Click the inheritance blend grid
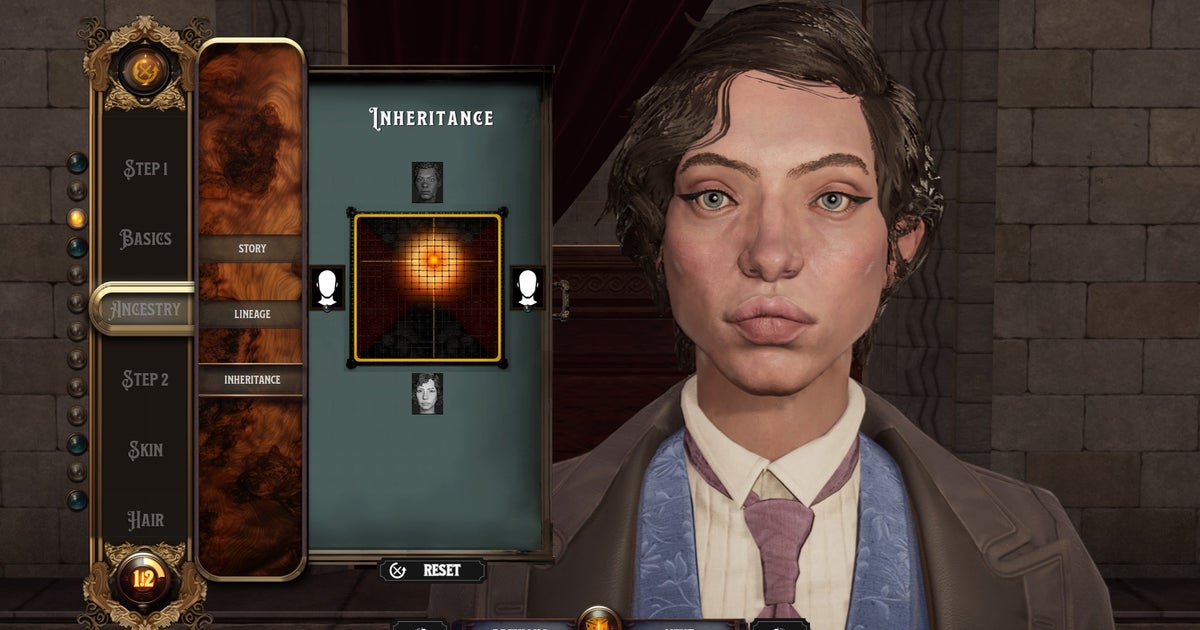 427,288
